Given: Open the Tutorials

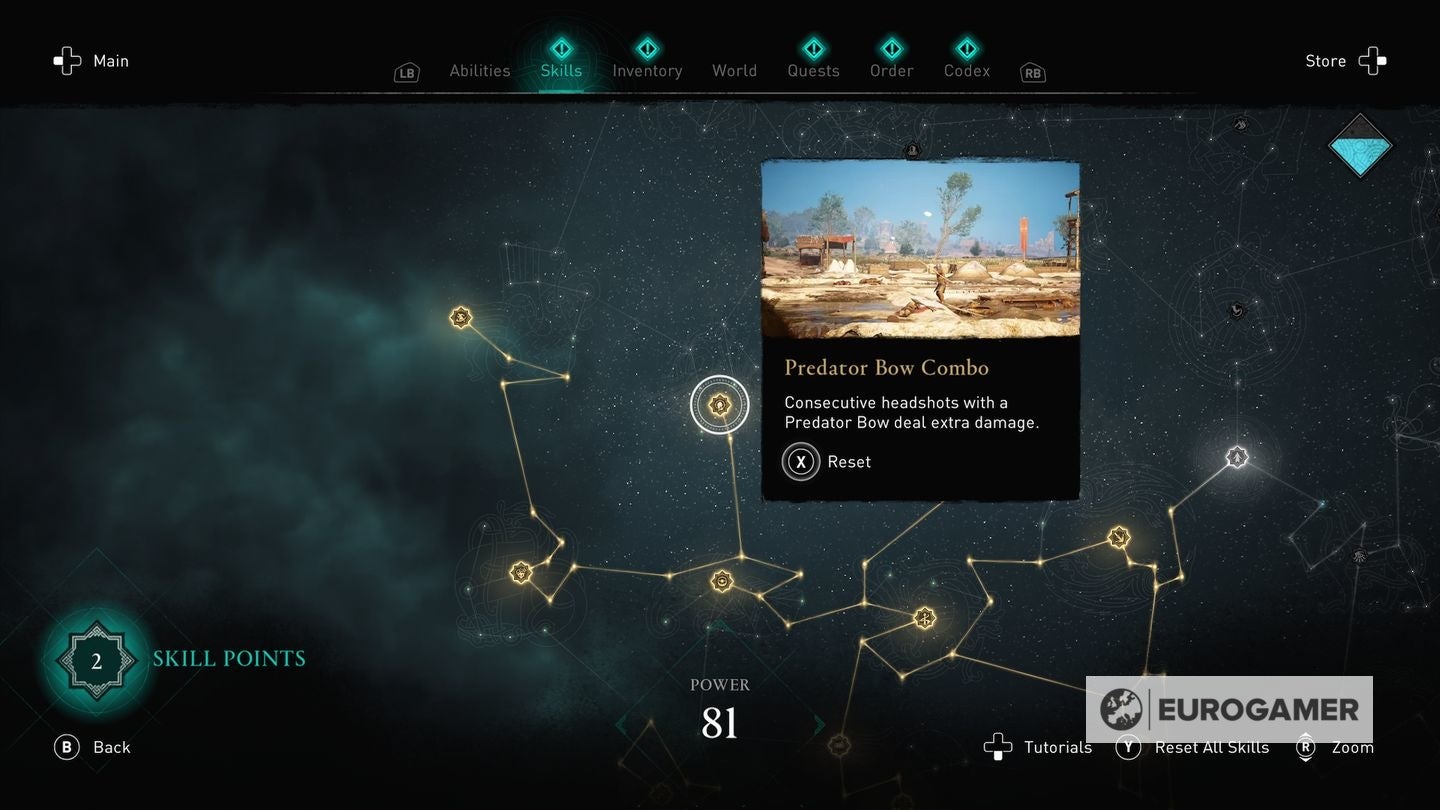Looking at the screenshot, I should tap(1039, 747).
